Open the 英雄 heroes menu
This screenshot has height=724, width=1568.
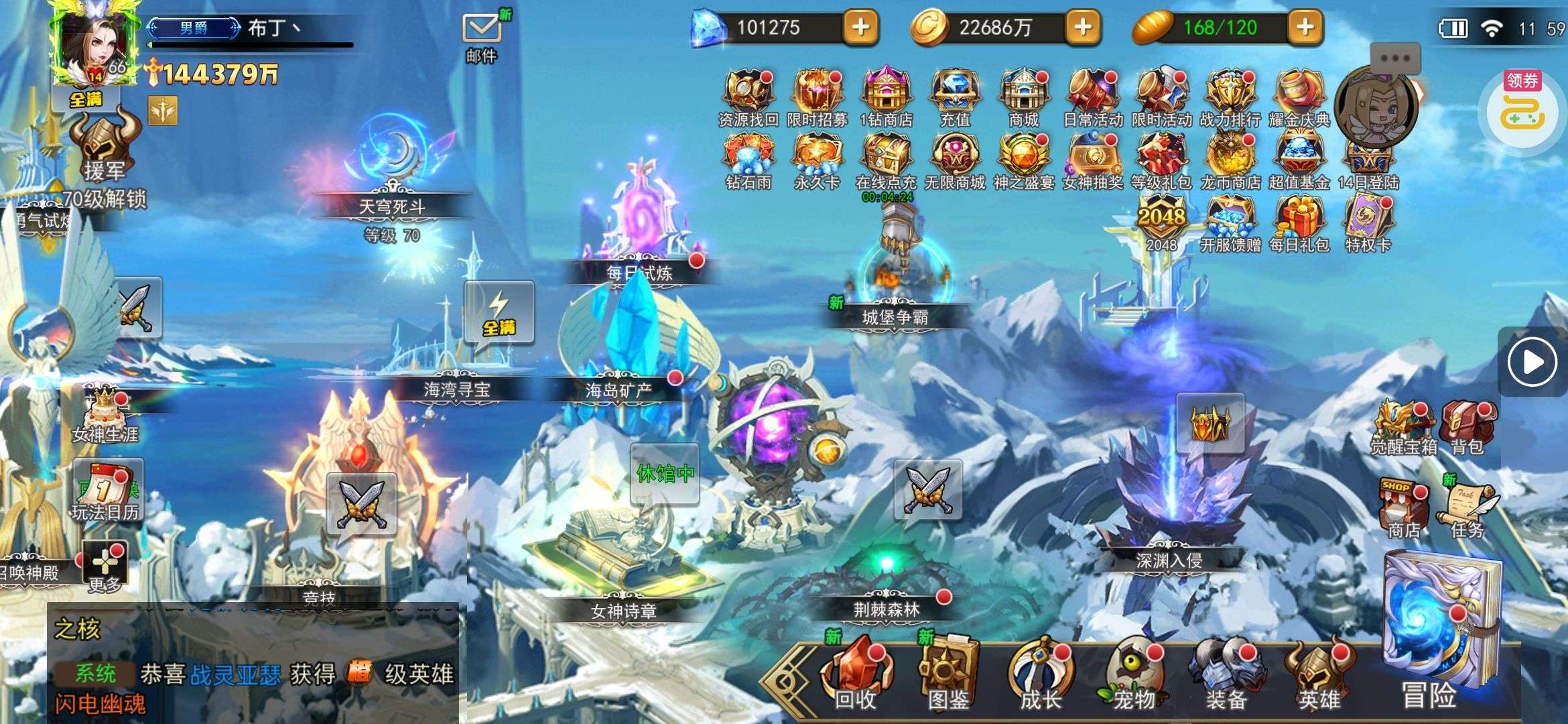[x=1317, y=674]
